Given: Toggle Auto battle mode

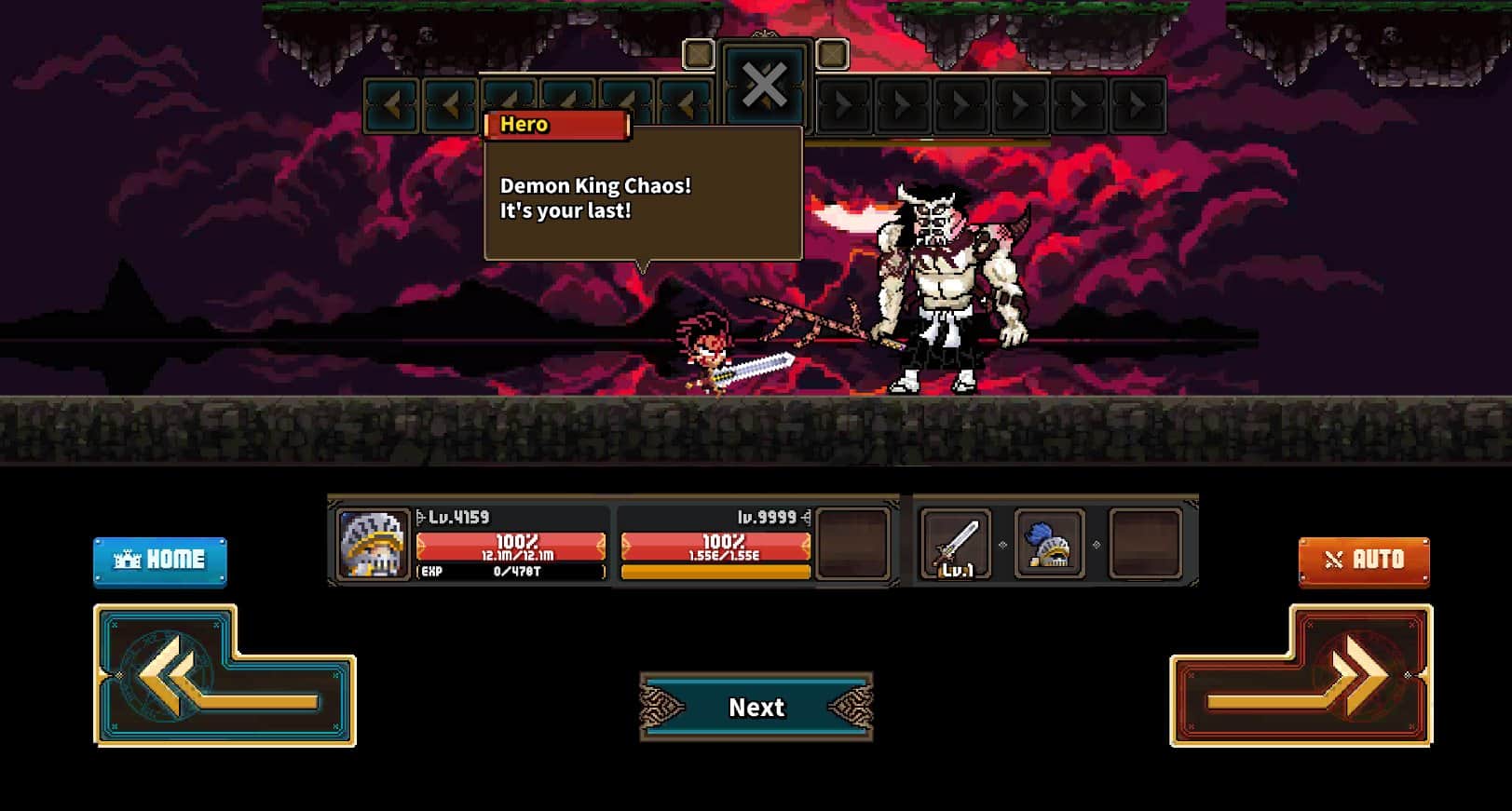Looking at the screenshot, I should (1363, 559).
